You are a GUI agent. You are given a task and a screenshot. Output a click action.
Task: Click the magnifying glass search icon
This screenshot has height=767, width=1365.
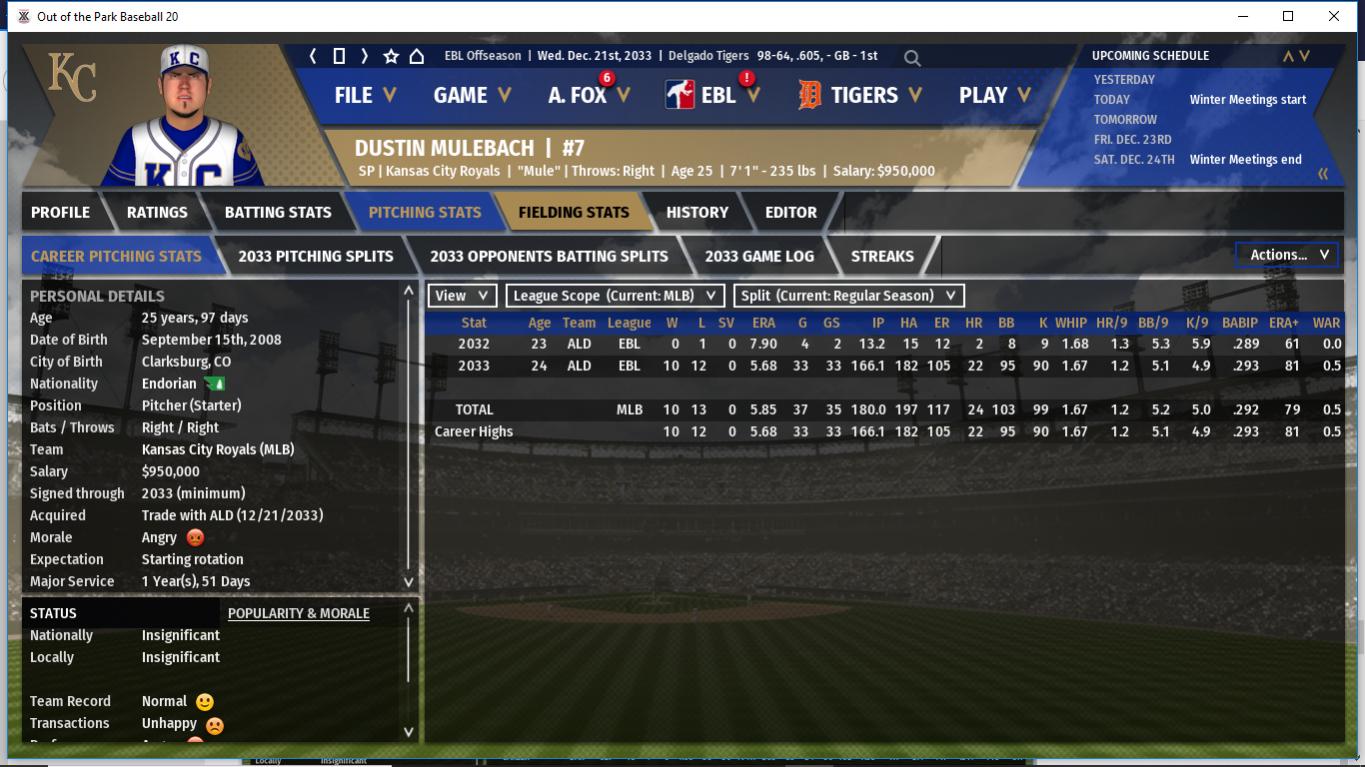(x=912, y=58)
